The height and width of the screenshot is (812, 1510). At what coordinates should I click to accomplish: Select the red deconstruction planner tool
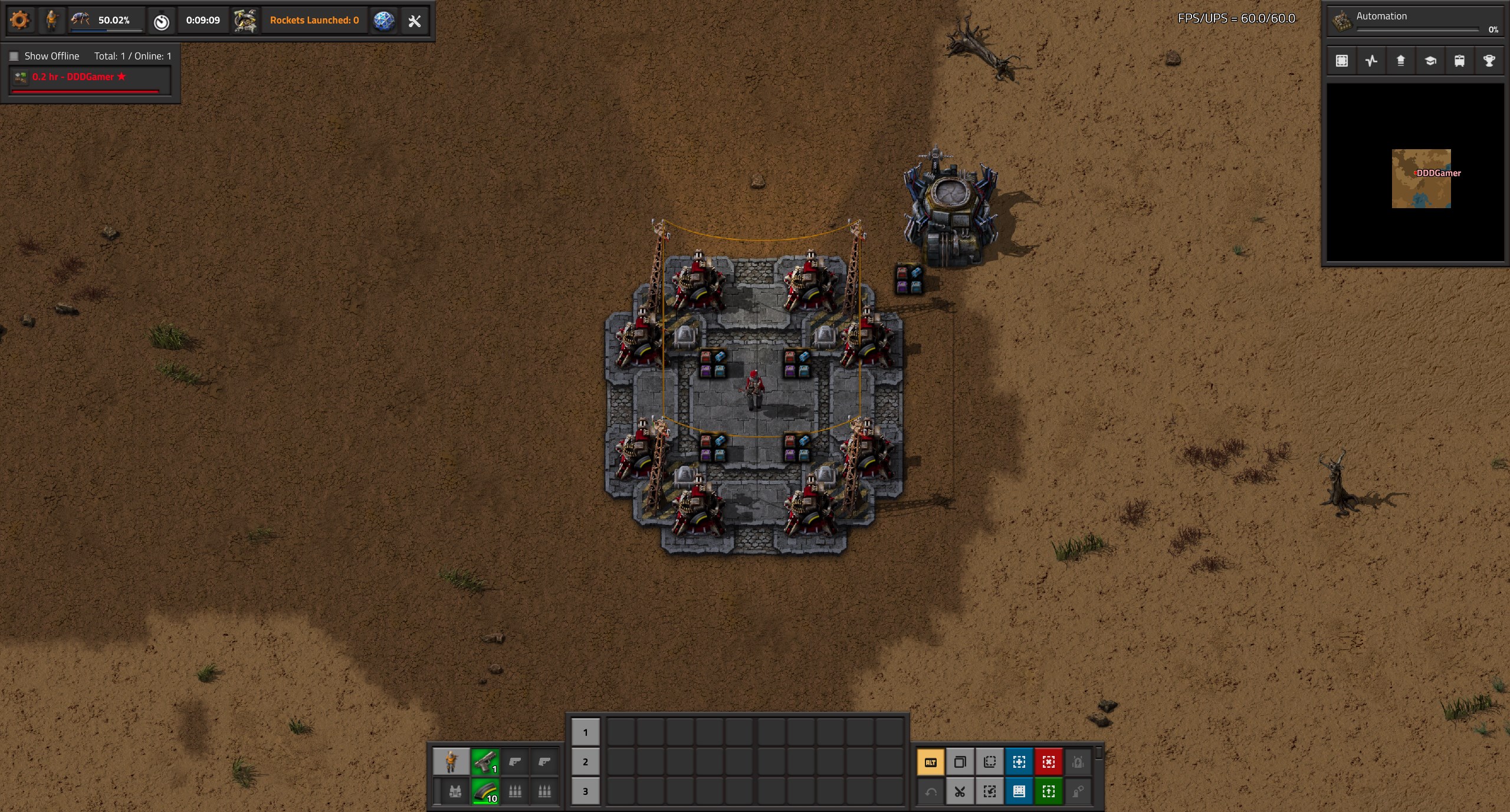pyautogui.click(x=1049, y=762)
